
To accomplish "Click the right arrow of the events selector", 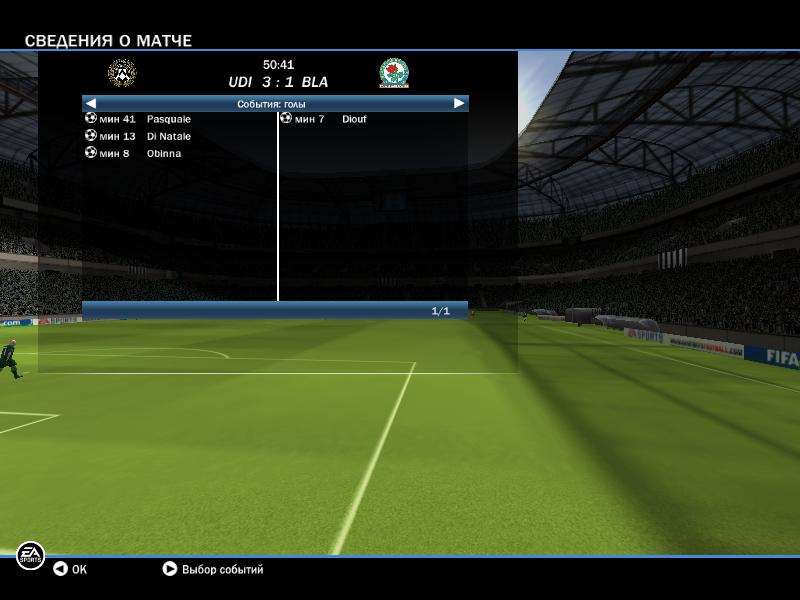I will pyautogui.click(x=459, y=103).
